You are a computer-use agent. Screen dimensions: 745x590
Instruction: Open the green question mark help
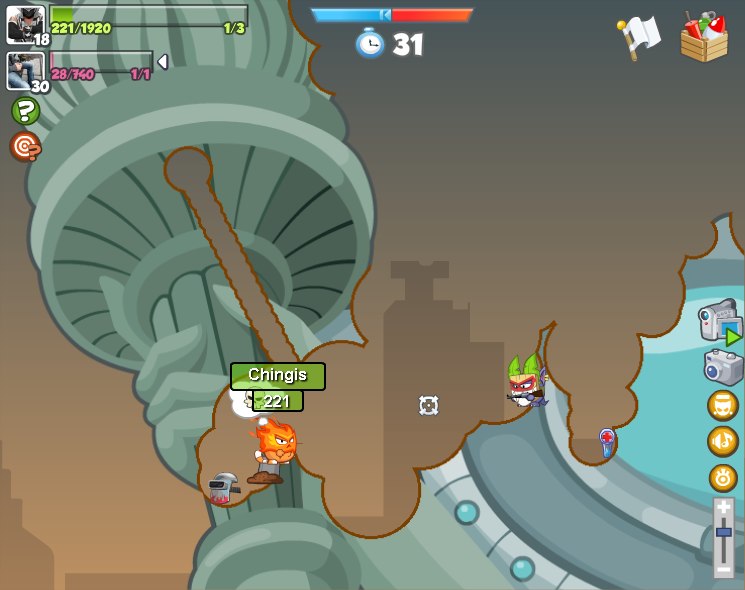[25, 111]
